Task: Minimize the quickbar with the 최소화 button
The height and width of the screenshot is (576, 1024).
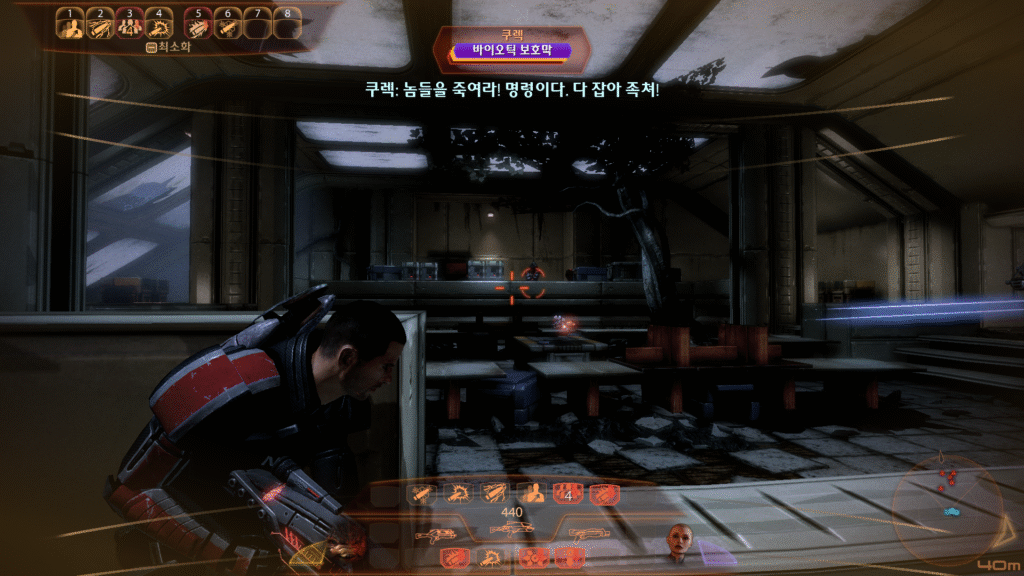Action: click(x=166, y=46)
